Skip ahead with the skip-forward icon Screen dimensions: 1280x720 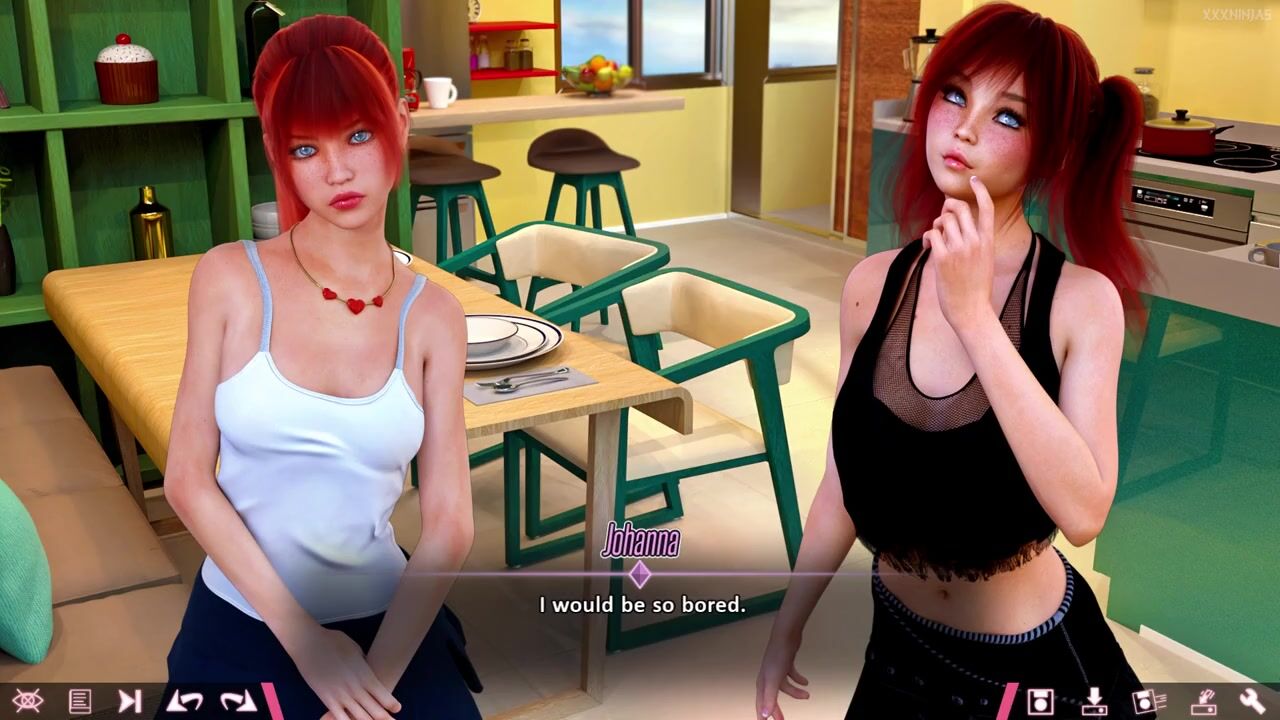(130, 701)
